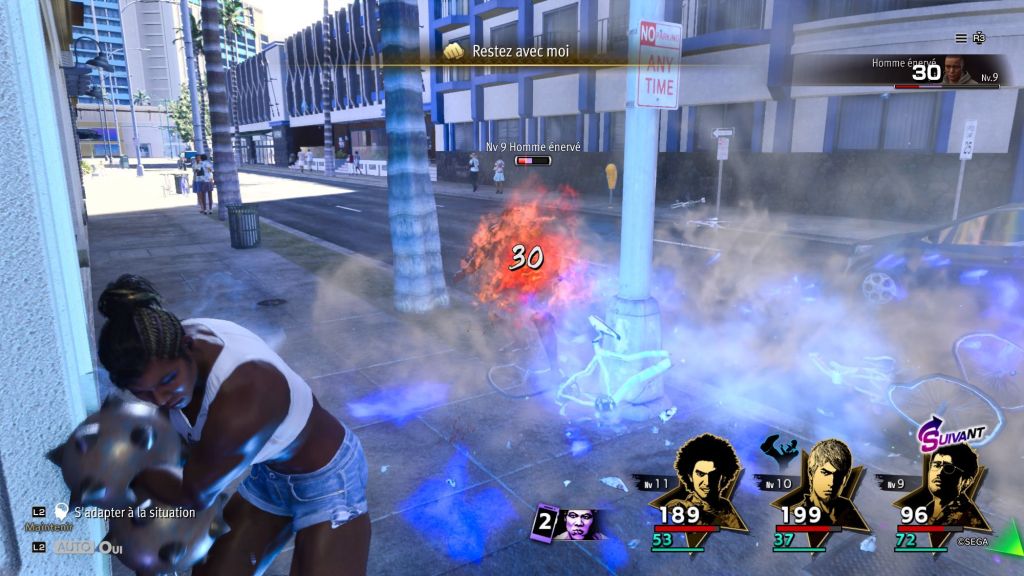Open the "Restez avec moi" objective tracker
Viewport: 1024px width, 576px height.
[x=518, y=51]
